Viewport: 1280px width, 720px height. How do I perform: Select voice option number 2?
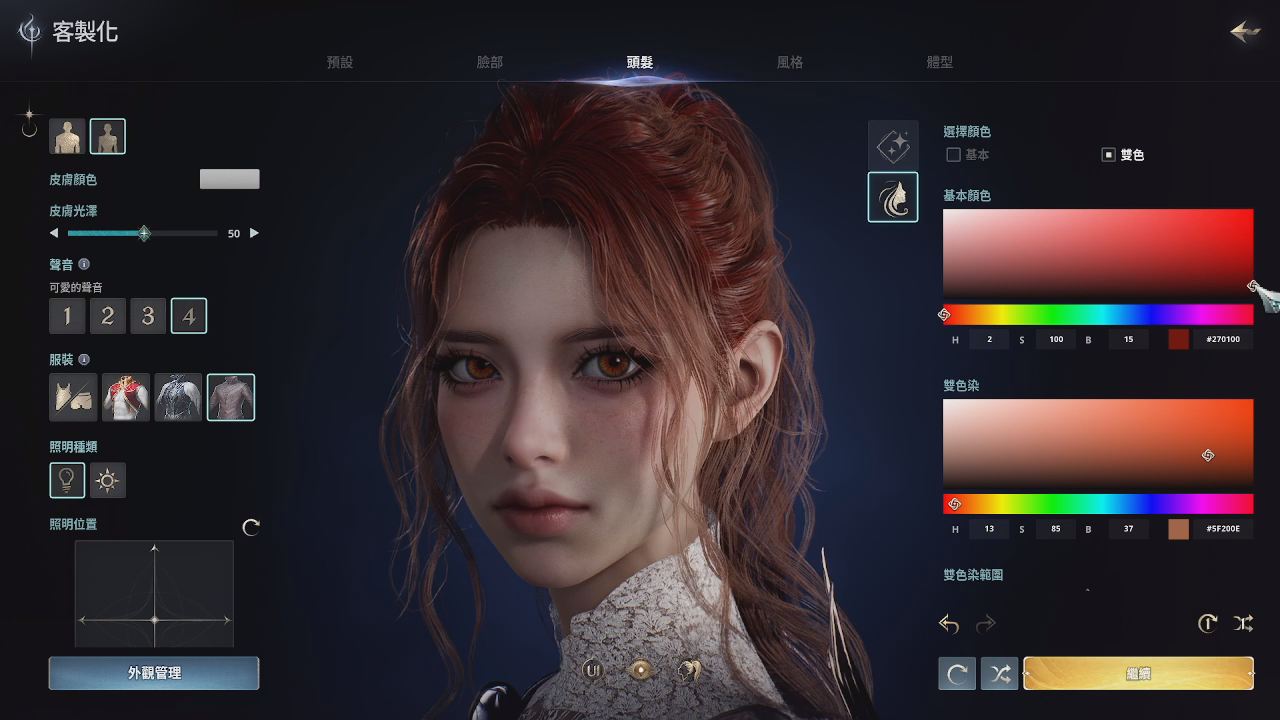(108, 315)
